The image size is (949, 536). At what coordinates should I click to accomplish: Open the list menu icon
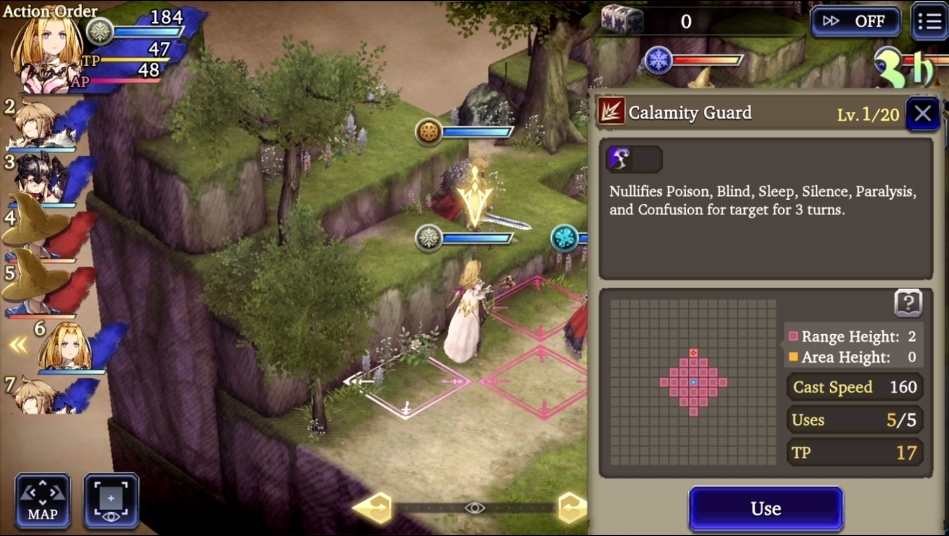(x=929, y=21)
